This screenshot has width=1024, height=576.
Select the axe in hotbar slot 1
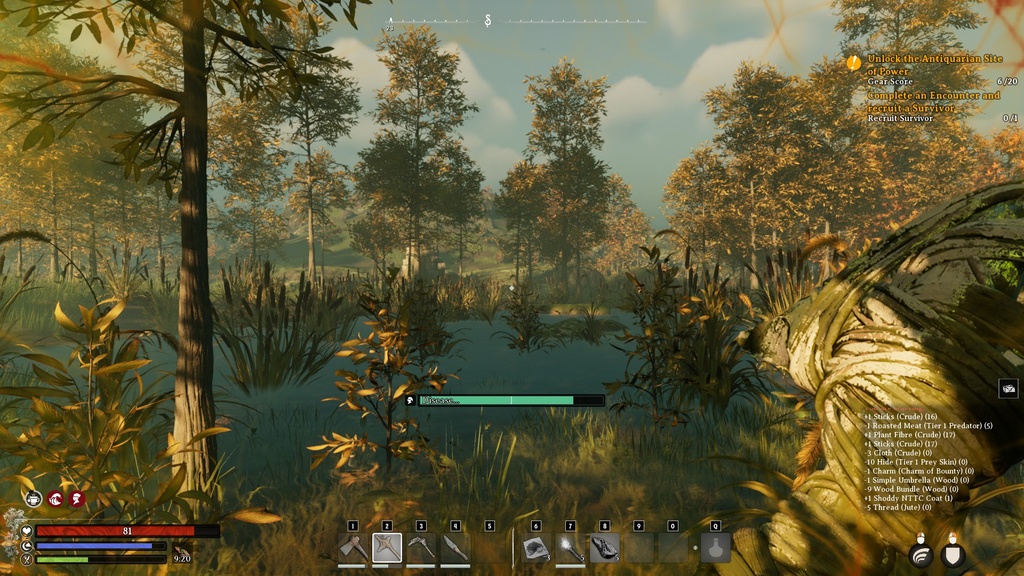[x=353, y=548]
